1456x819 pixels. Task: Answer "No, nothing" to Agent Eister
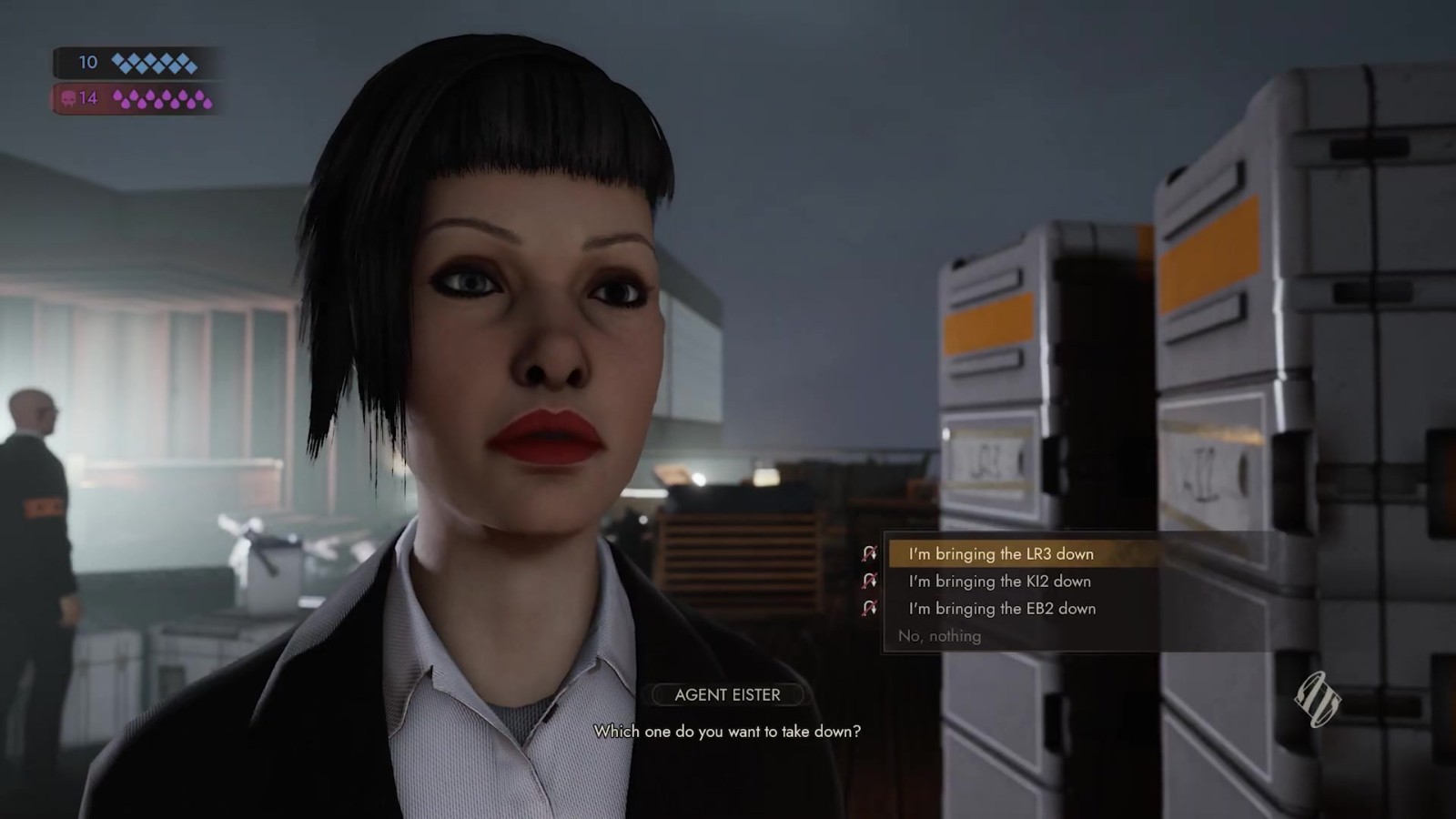click(x=939, y=636)
